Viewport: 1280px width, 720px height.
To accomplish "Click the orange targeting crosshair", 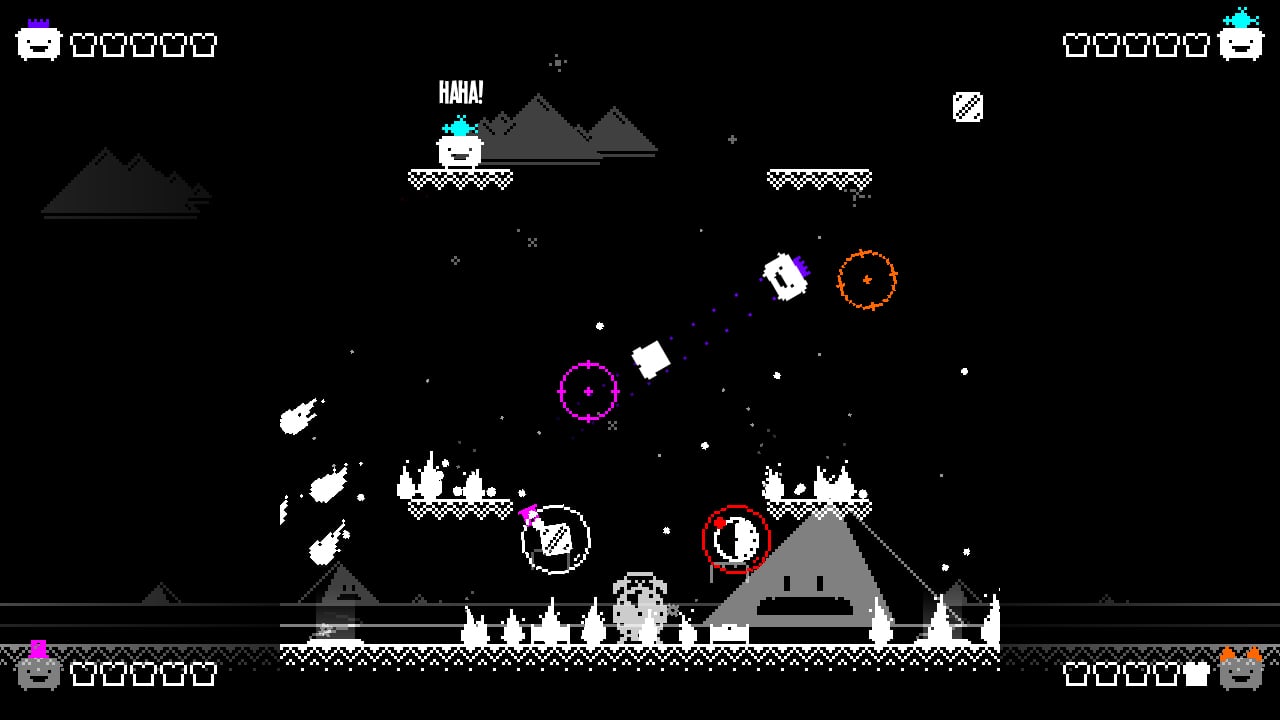I will 869,280.
